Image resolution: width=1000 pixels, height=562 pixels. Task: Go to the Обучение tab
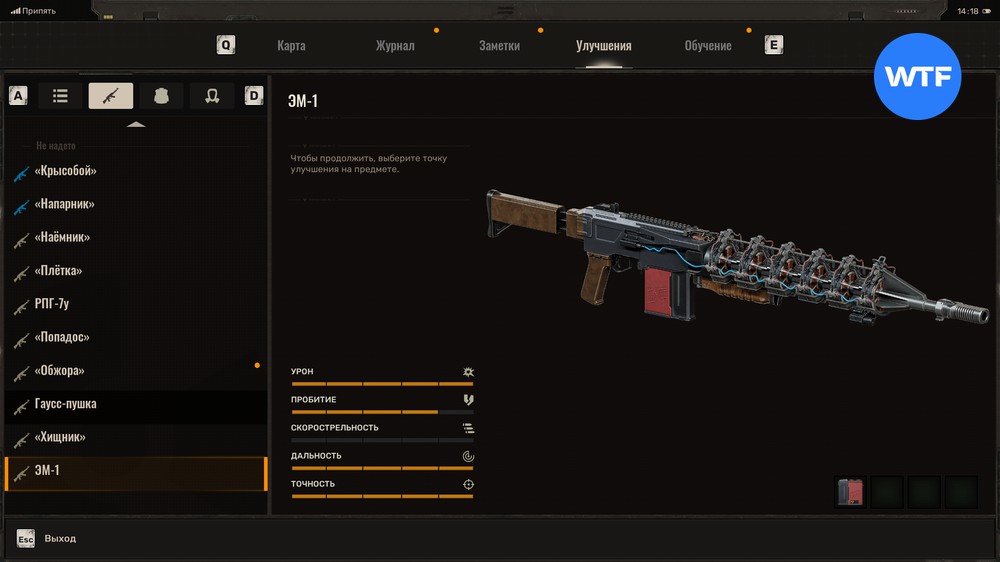(707, 46)
